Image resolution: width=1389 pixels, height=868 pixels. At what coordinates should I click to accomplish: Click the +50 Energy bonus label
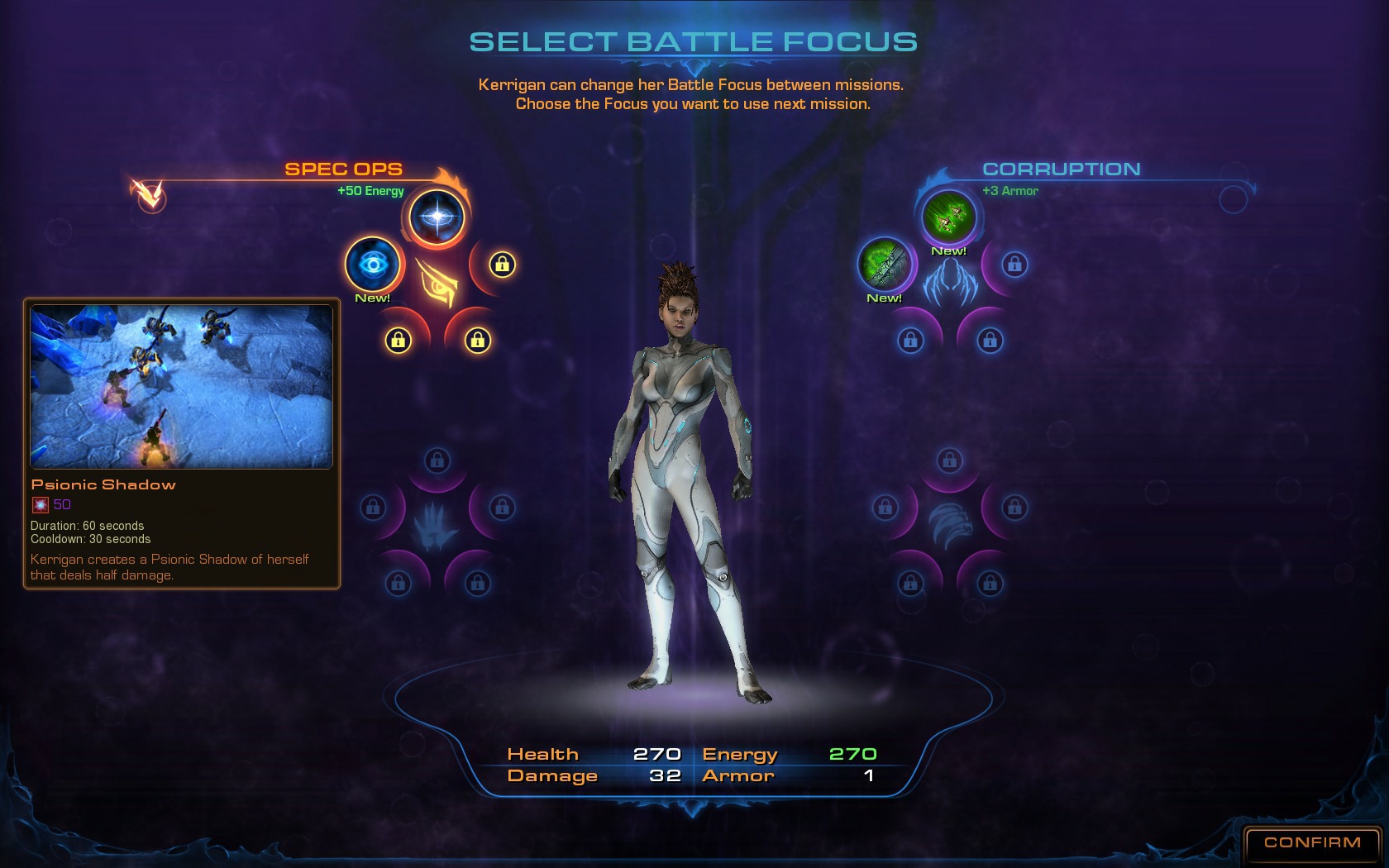tap(369, 190)
